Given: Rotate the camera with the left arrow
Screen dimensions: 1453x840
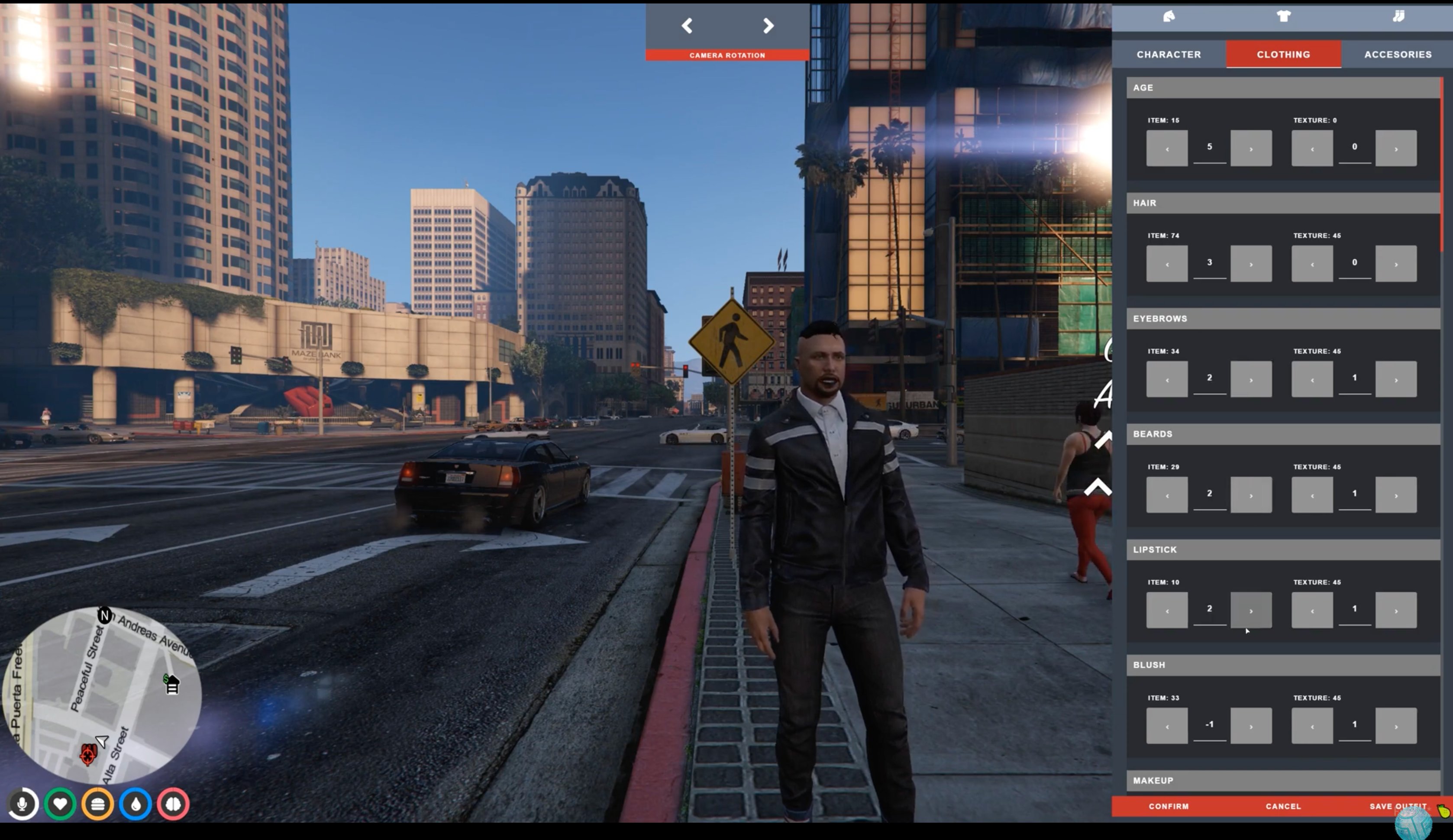Looking at the screenshot, I should click(x=686, y=26).
